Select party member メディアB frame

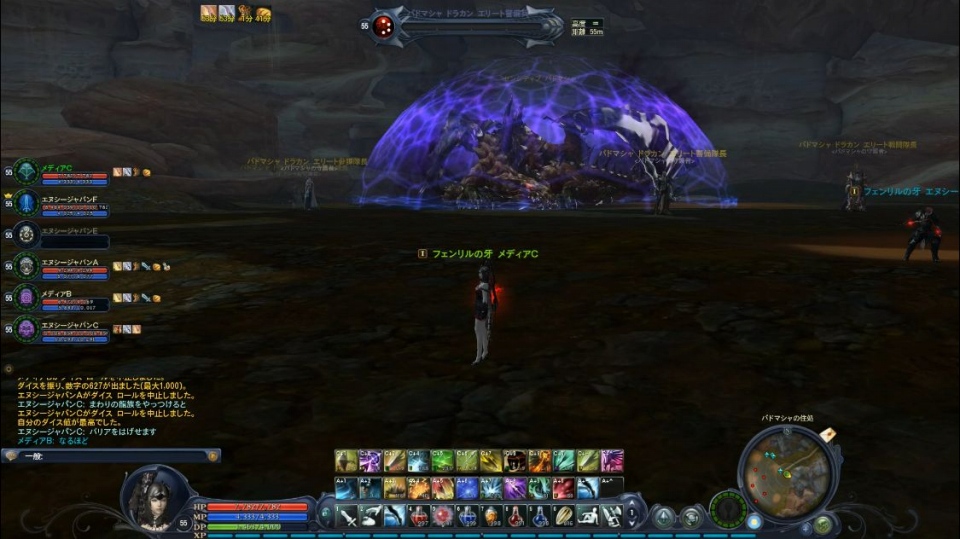click(x=72, y=299)
